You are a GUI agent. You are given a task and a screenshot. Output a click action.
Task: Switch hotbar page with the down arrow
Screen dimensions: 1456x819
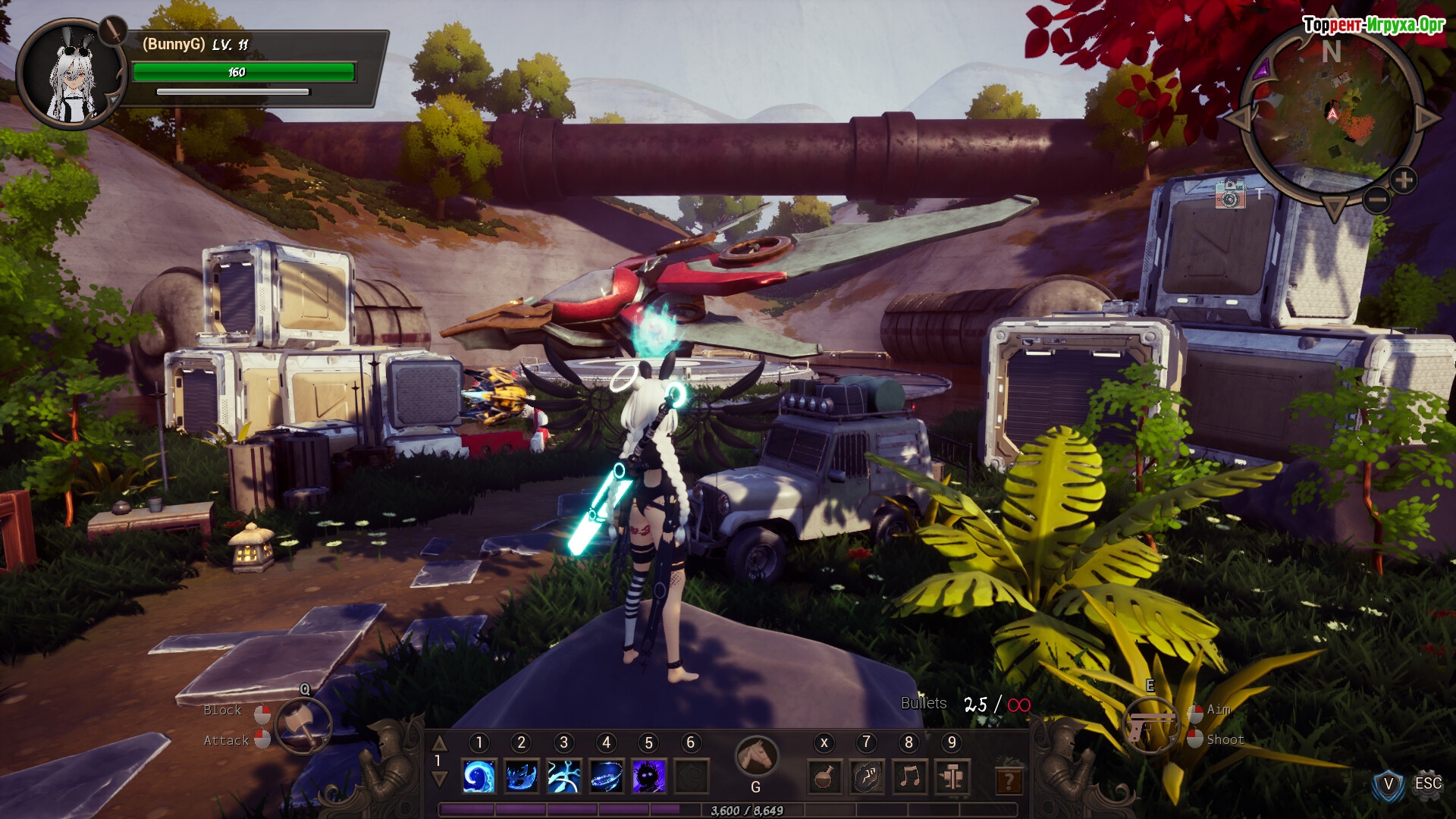pos(439,779)
